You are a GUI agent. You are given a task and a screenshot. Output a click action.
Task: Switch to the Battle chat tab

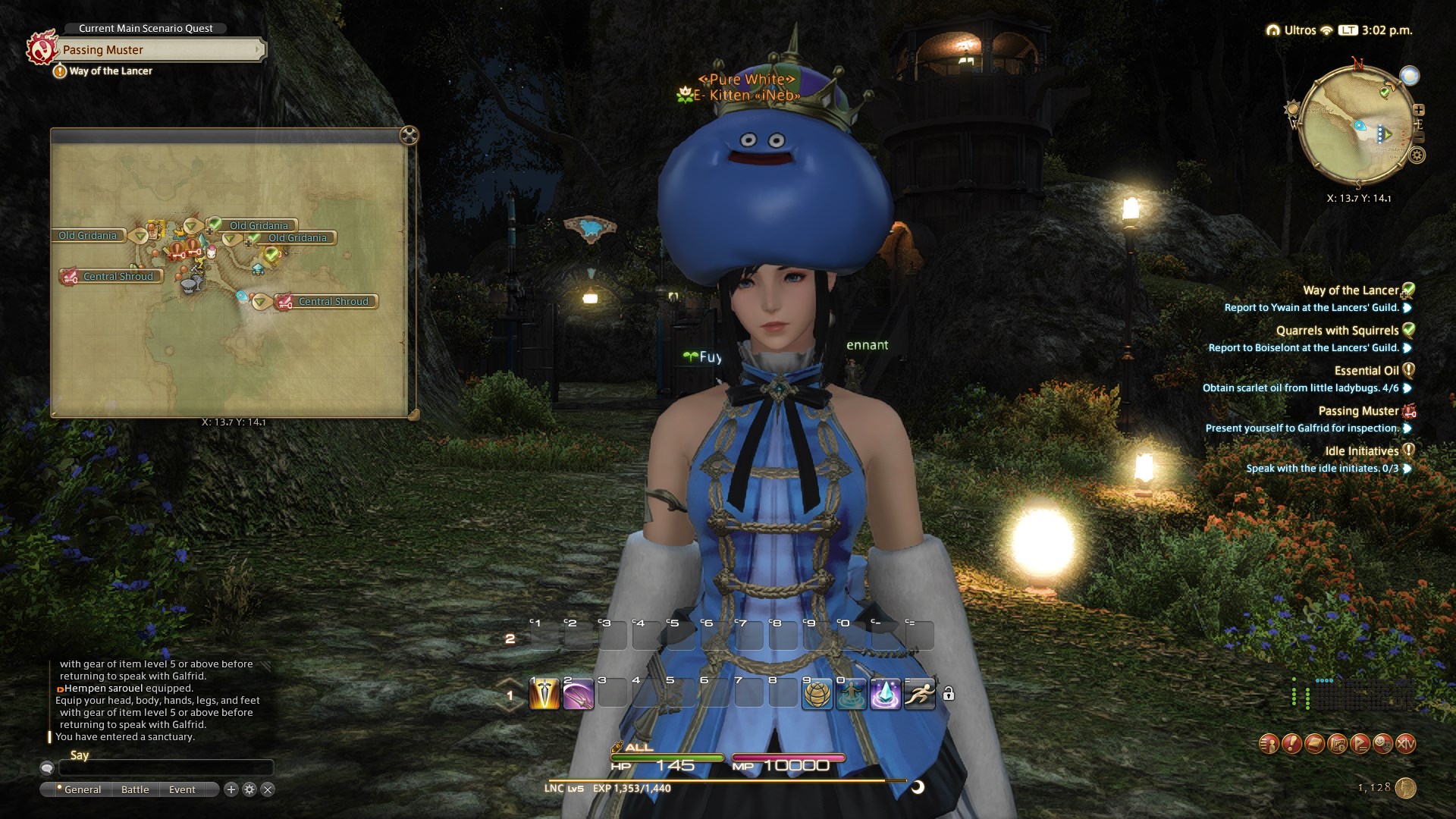135,789
